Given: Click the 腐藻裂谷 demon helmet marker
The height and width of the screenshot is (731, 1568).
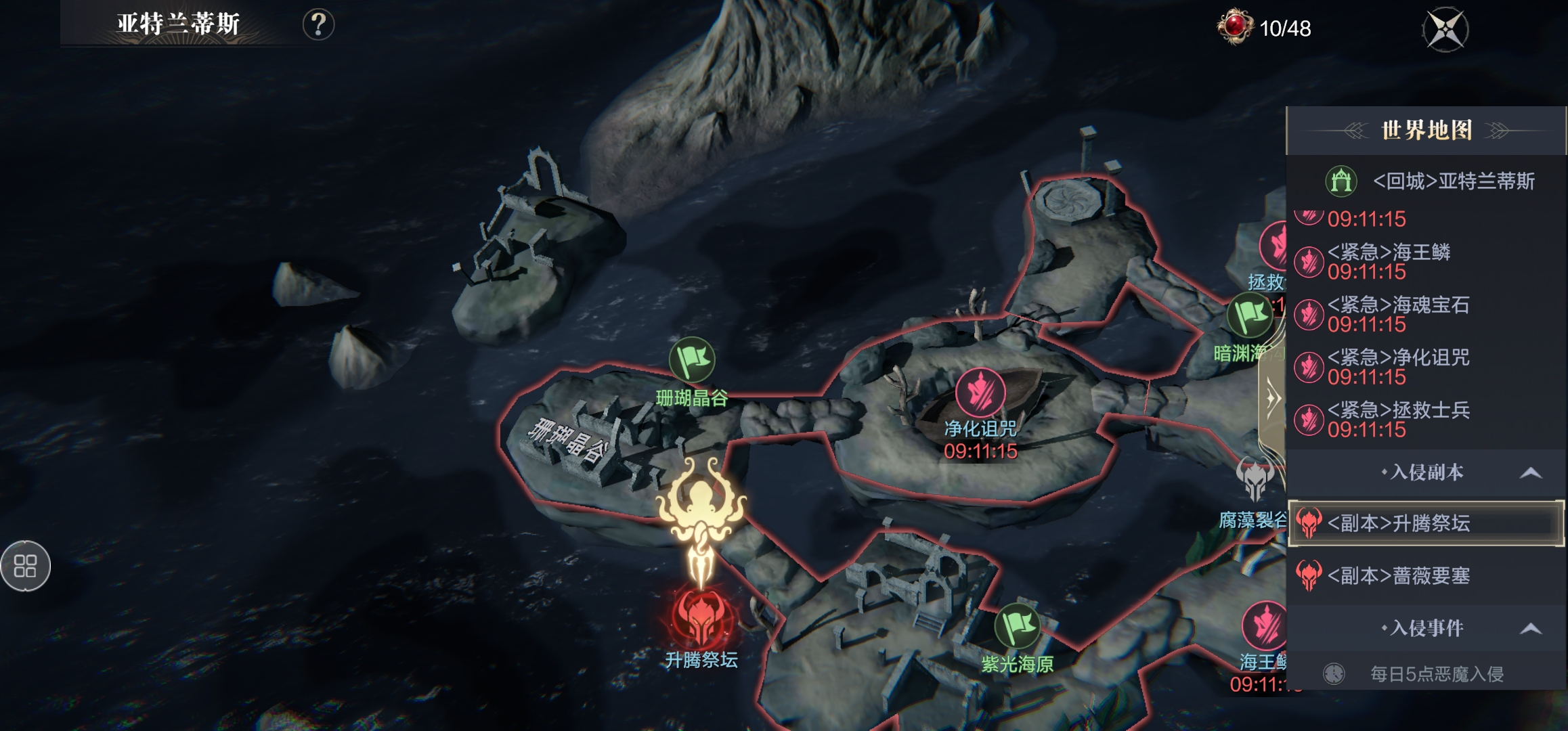Looking at the screenshot, I should point(1255,479).
